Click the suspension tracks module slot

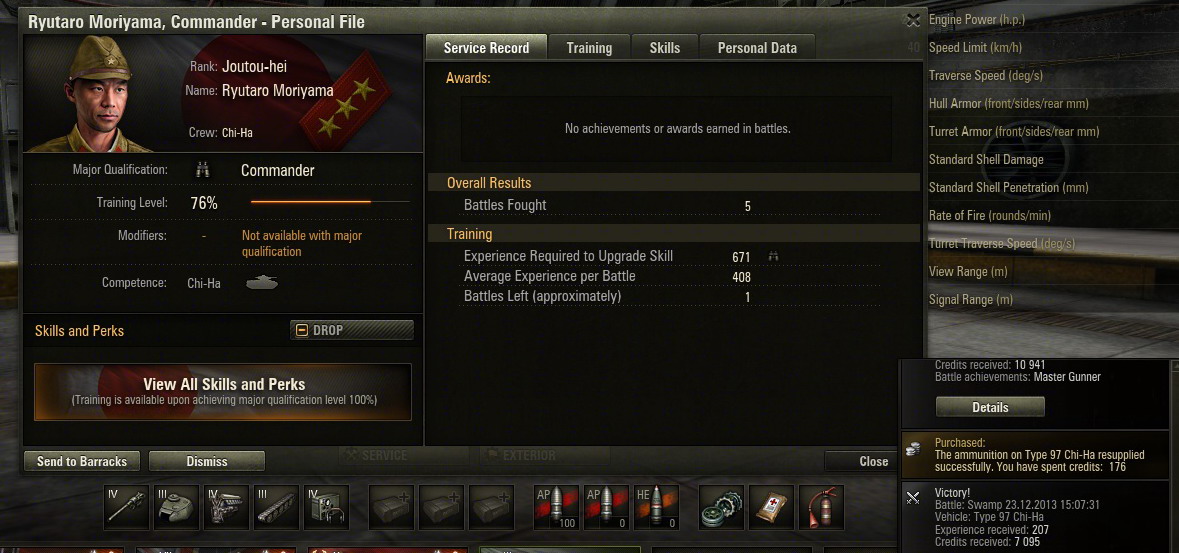point(276,507)
